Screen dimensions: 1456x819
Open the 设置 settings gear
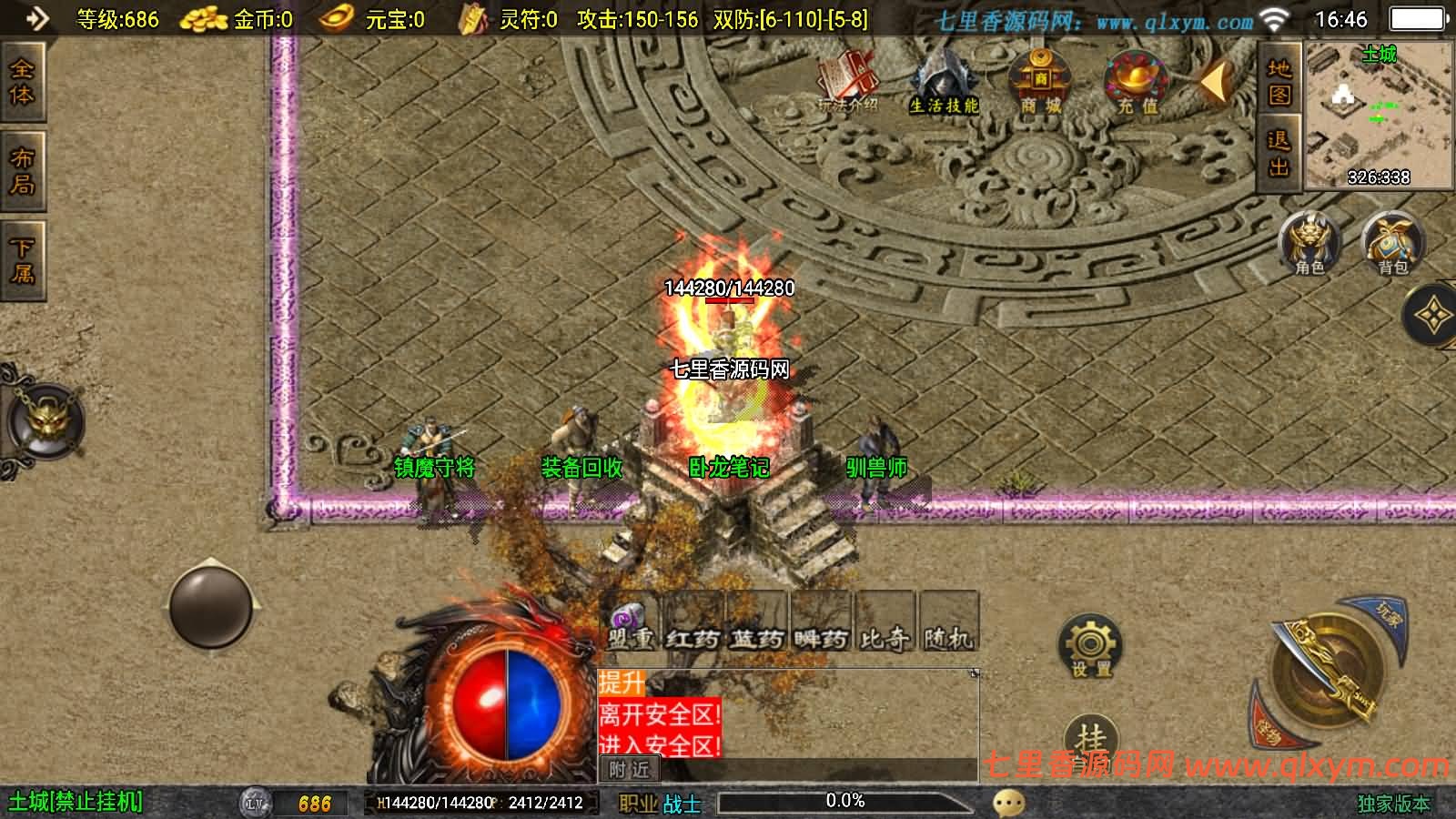(x=1090, y=646)
